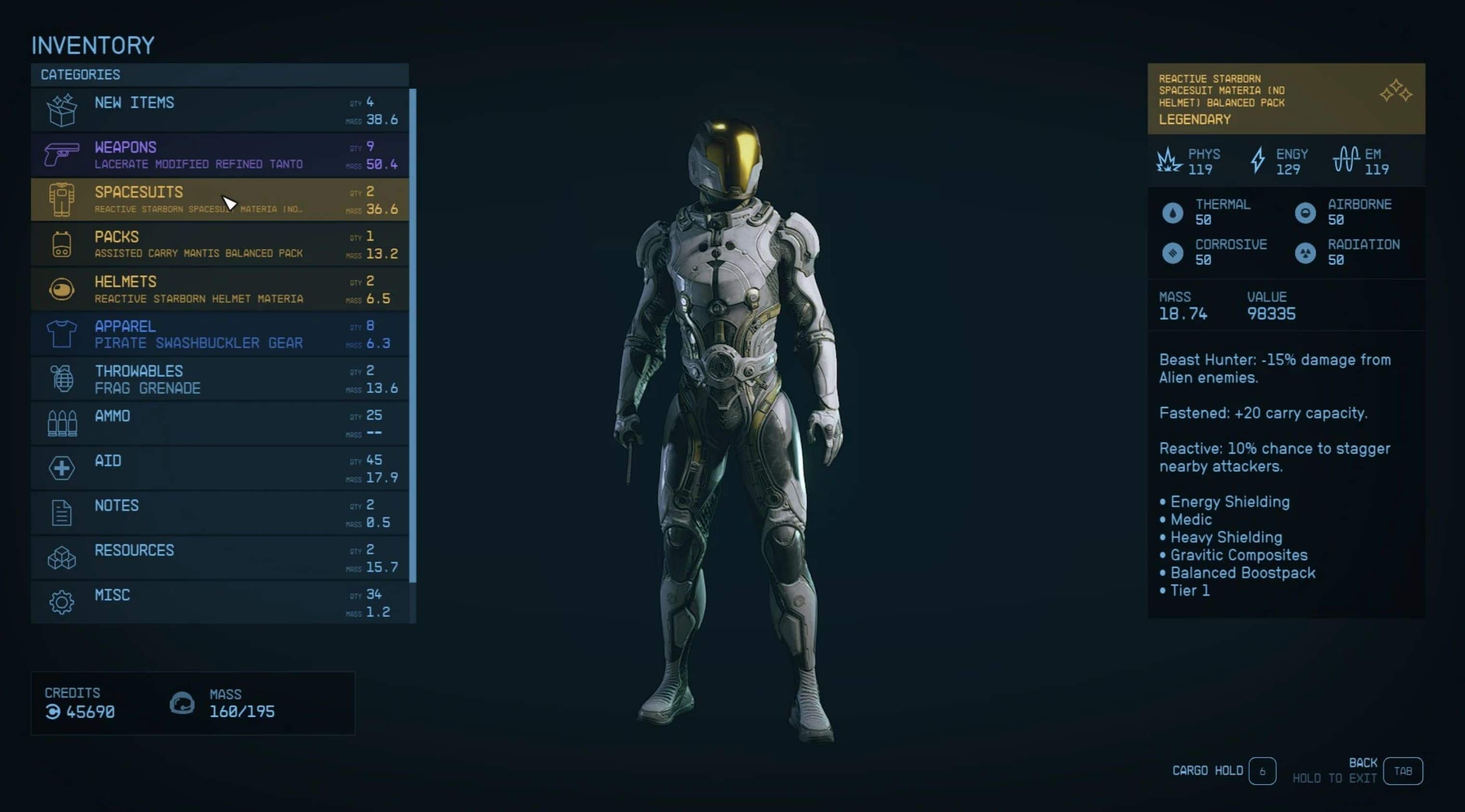Select the Apparel category row
This screenshot has width=1465, height=812.
220,334
